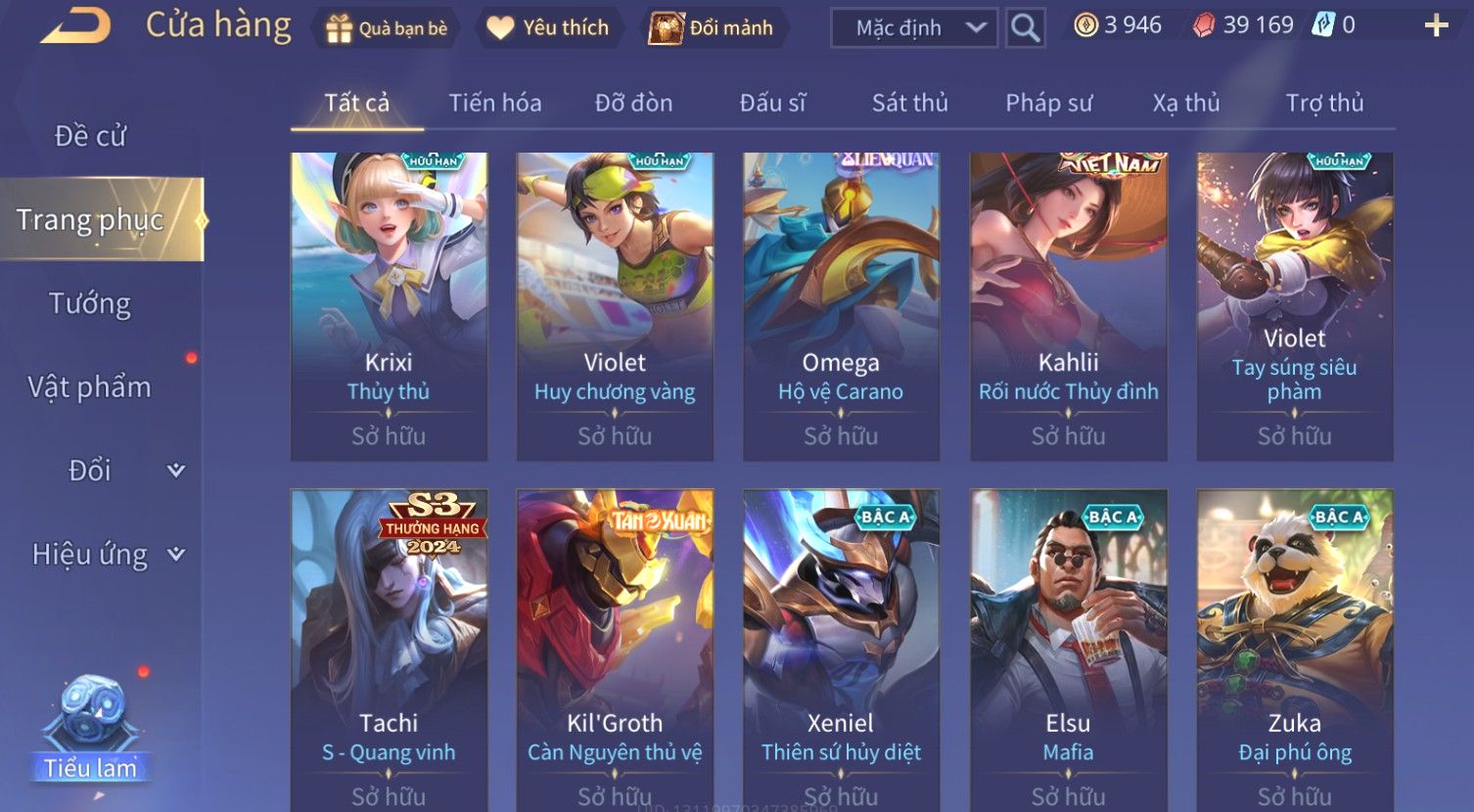1474x812 pixels.
Task: Open Đổi mảnh fragment exchange
Action: pos(712,28)
